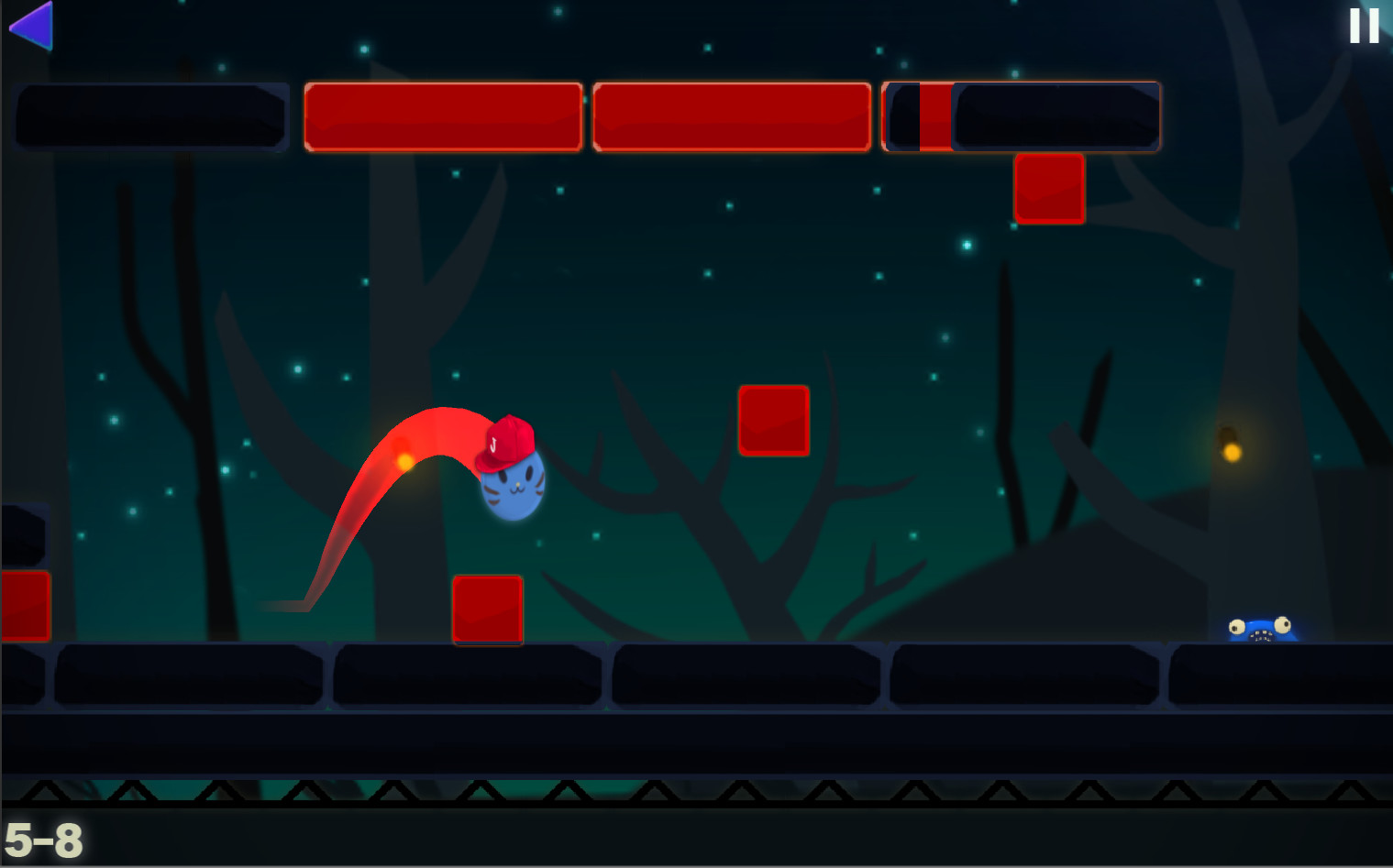This screenshot has height=868, width=1393.
Task: Click the falling red block below the progress bar
Action: [1049, 187]
